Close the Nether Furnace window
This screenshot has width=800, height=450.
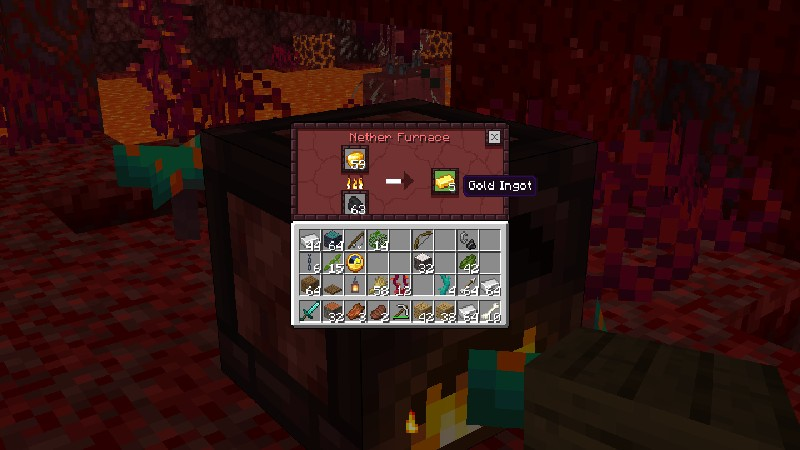[x=494, y=137]
